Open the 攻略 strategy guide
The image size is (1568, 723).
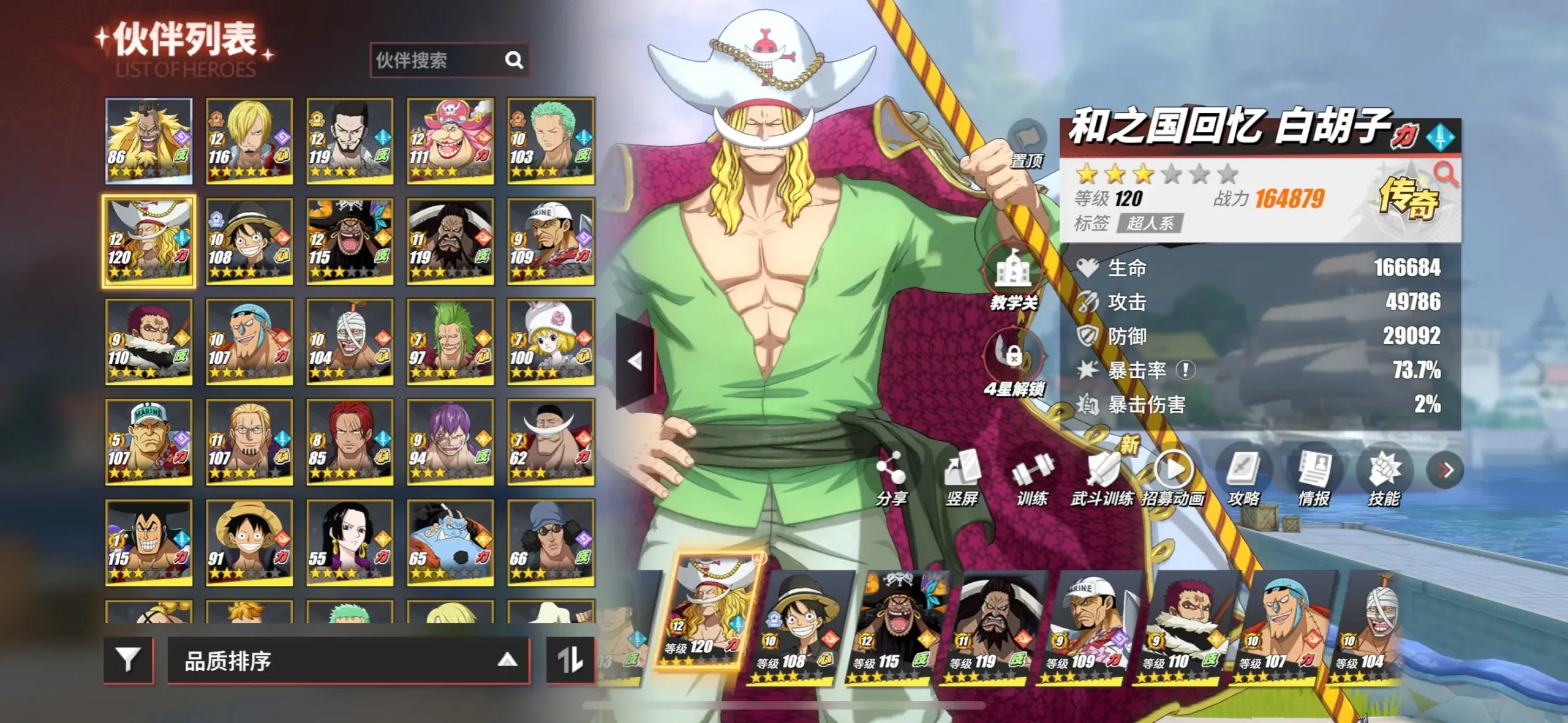[1243, 478]
